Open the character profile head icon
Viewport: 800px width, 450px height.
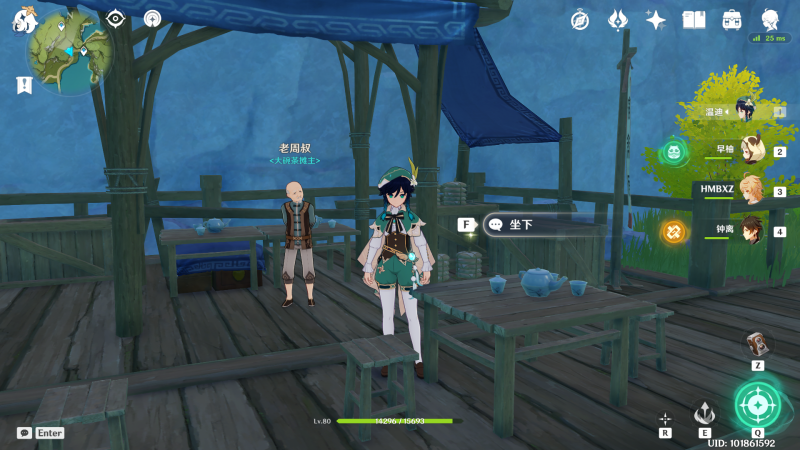[x=770, y=19]
